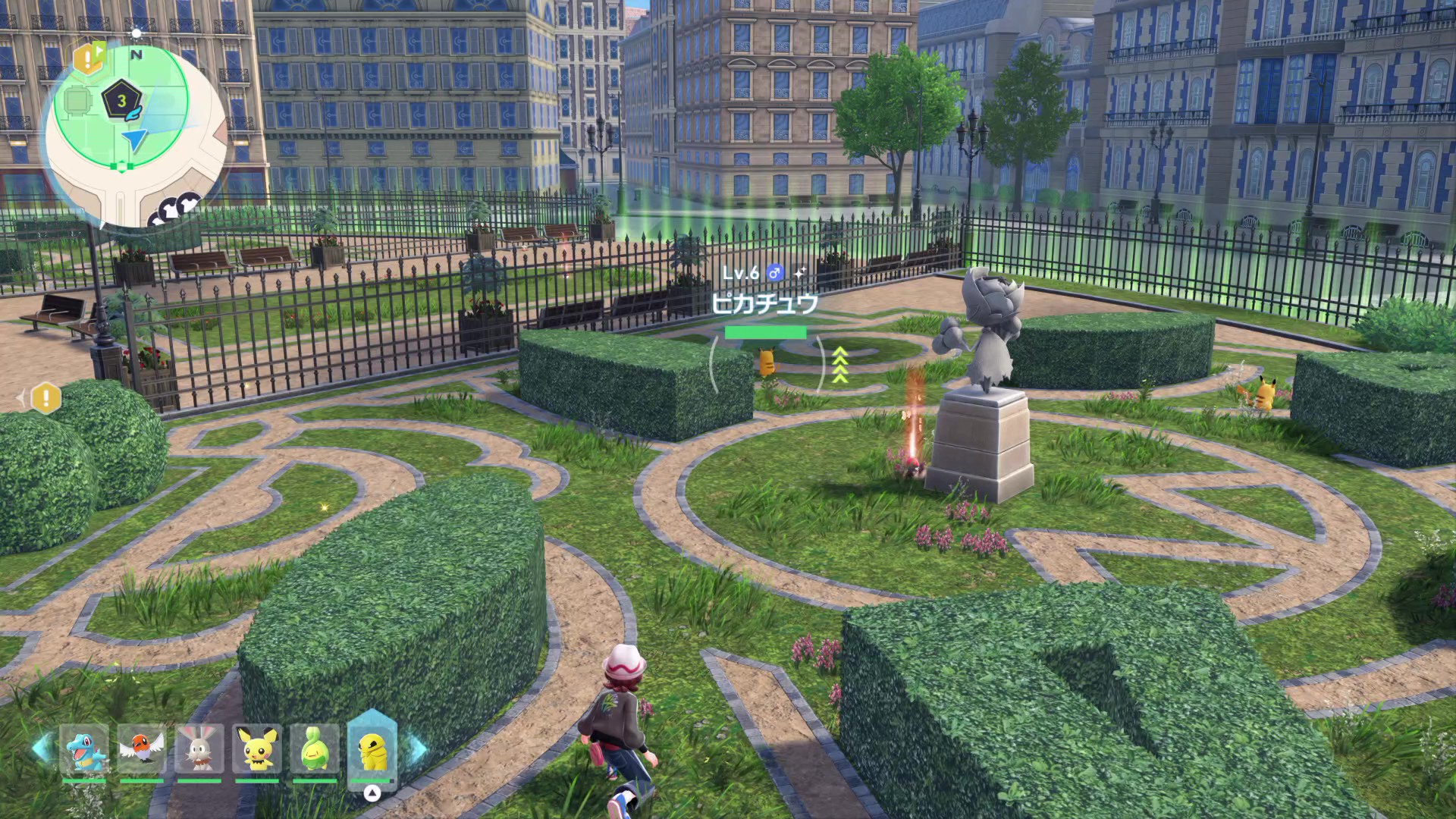This screenshot has height=819, width=1456.
Task: Click the party bar's right arrow
Action: [419, 748]
